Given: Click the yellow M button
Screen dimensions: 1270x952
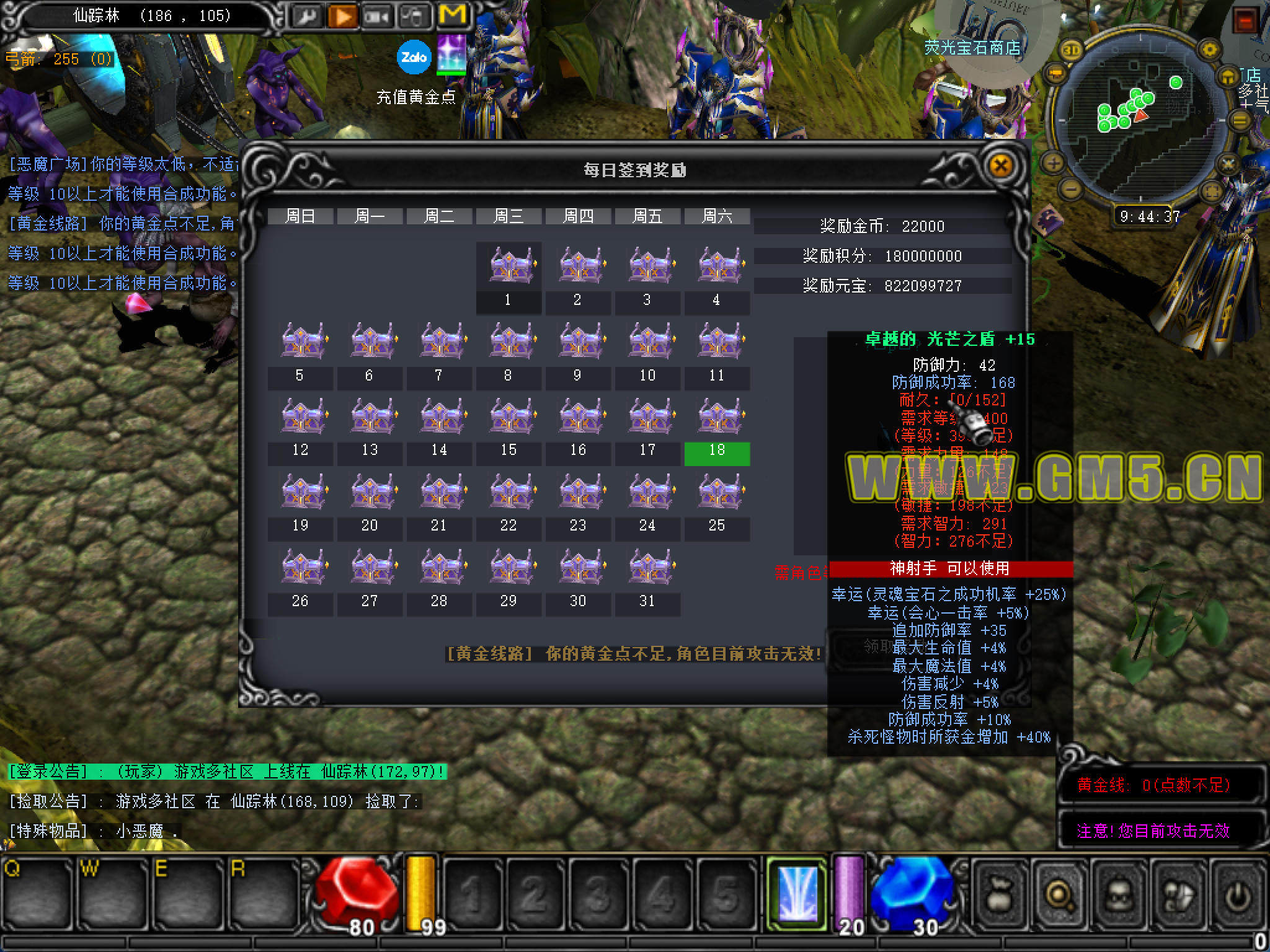Looking at the screenshot, I should (x=451, y=15).
